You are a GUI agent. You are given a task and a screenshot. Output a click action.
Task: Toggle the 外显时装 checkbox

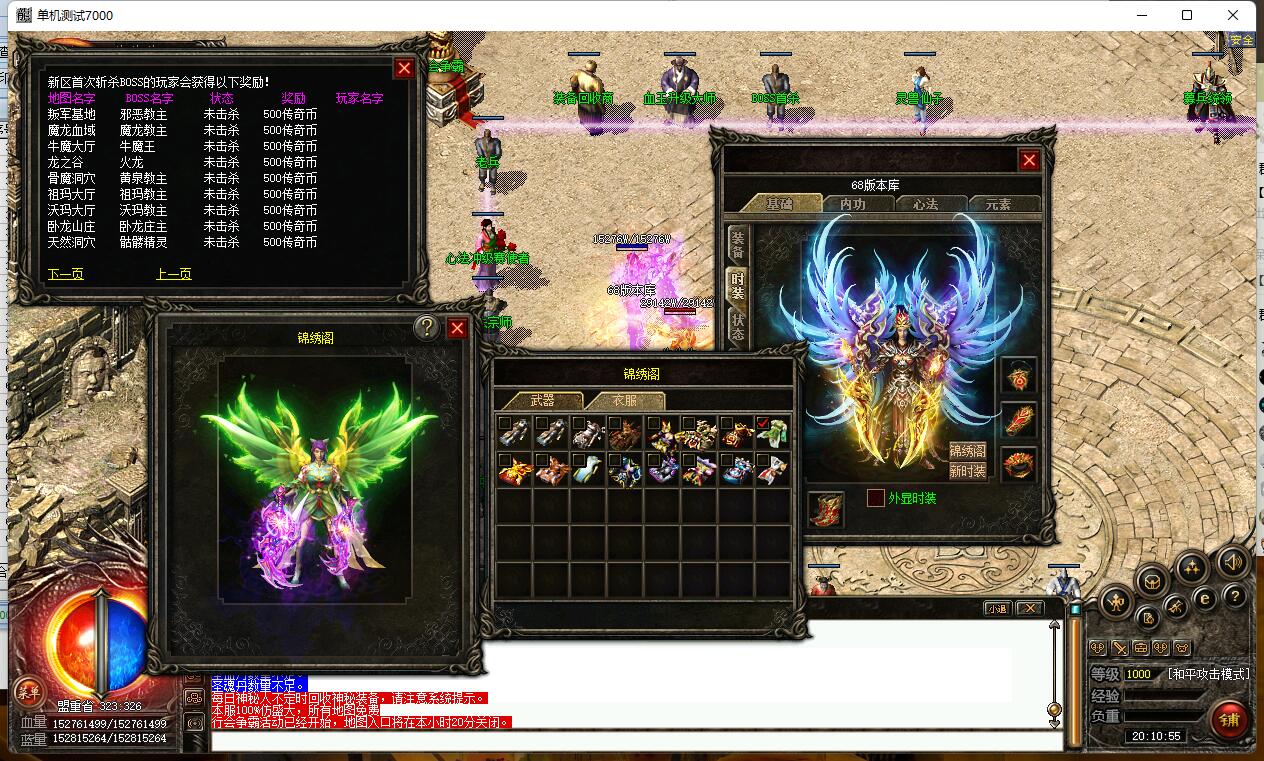point(876,498)
